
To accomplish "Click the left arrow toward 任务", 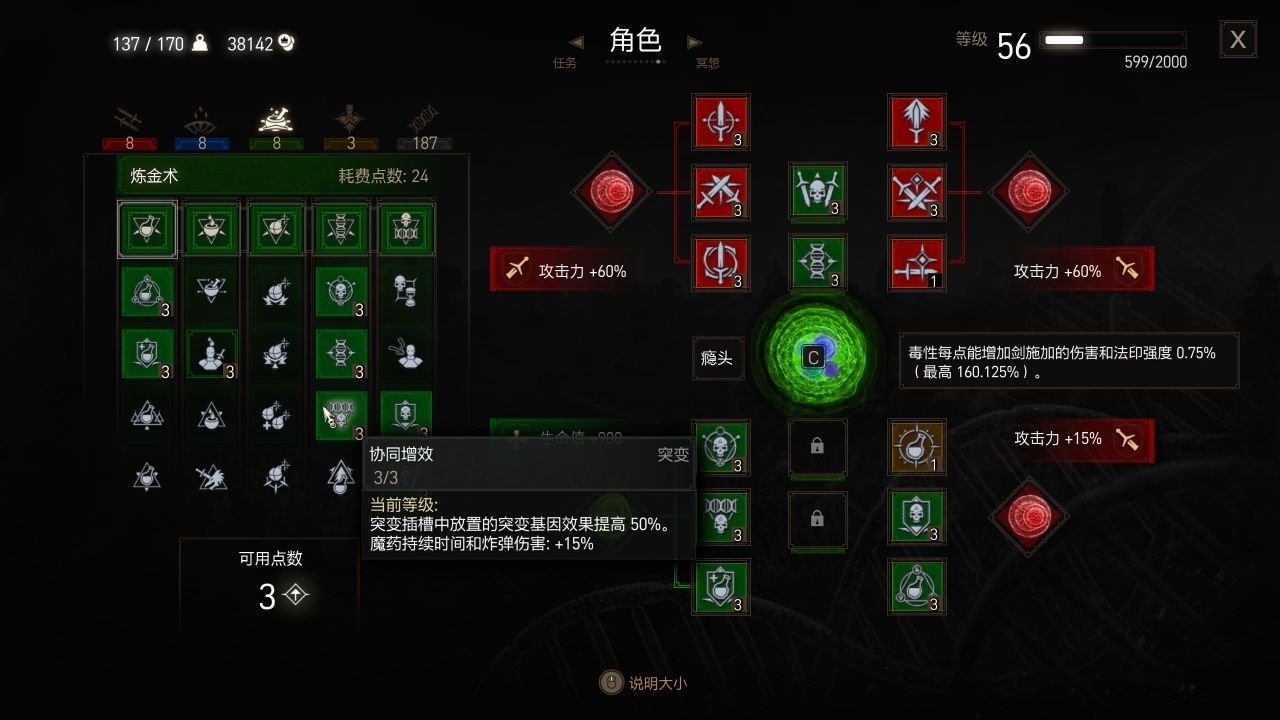I will coord(576,42).
